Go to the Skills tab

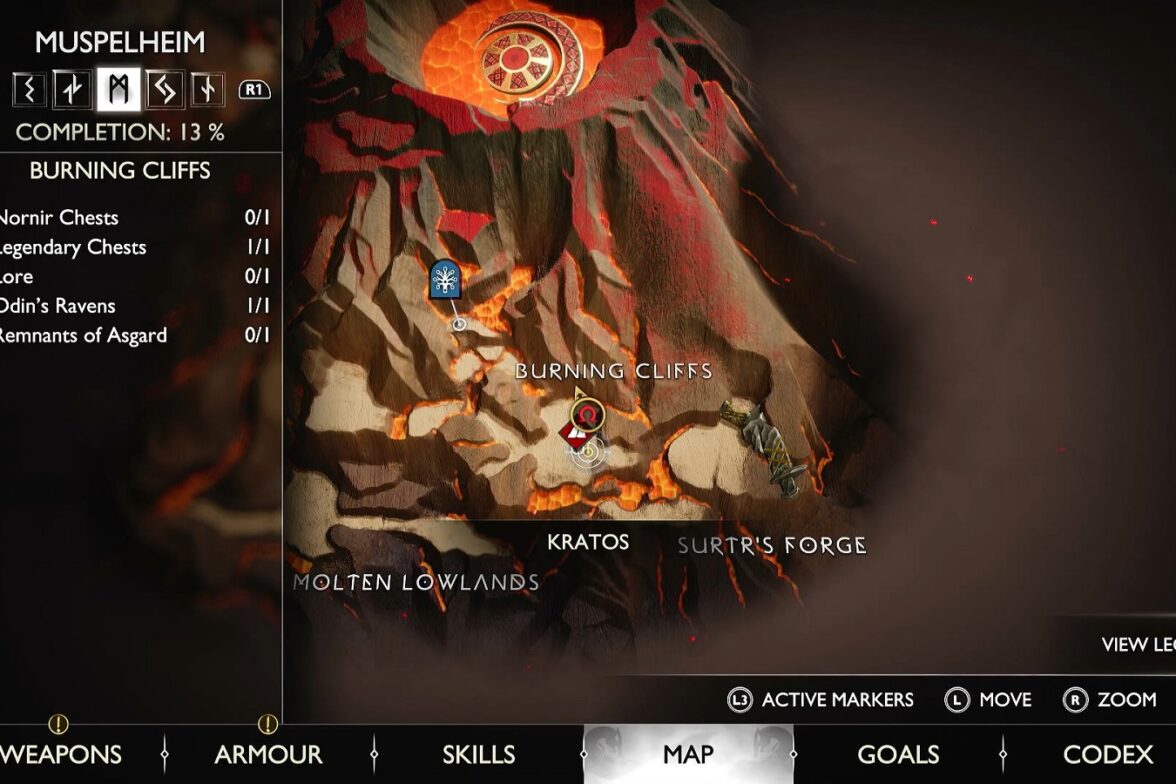point(479,754)
